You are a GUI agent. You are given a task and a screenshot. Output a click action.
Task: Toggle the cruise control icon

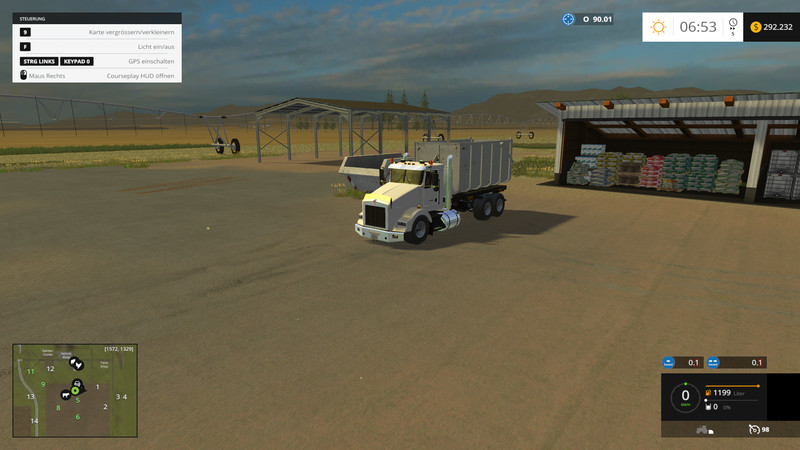[753, 430]
